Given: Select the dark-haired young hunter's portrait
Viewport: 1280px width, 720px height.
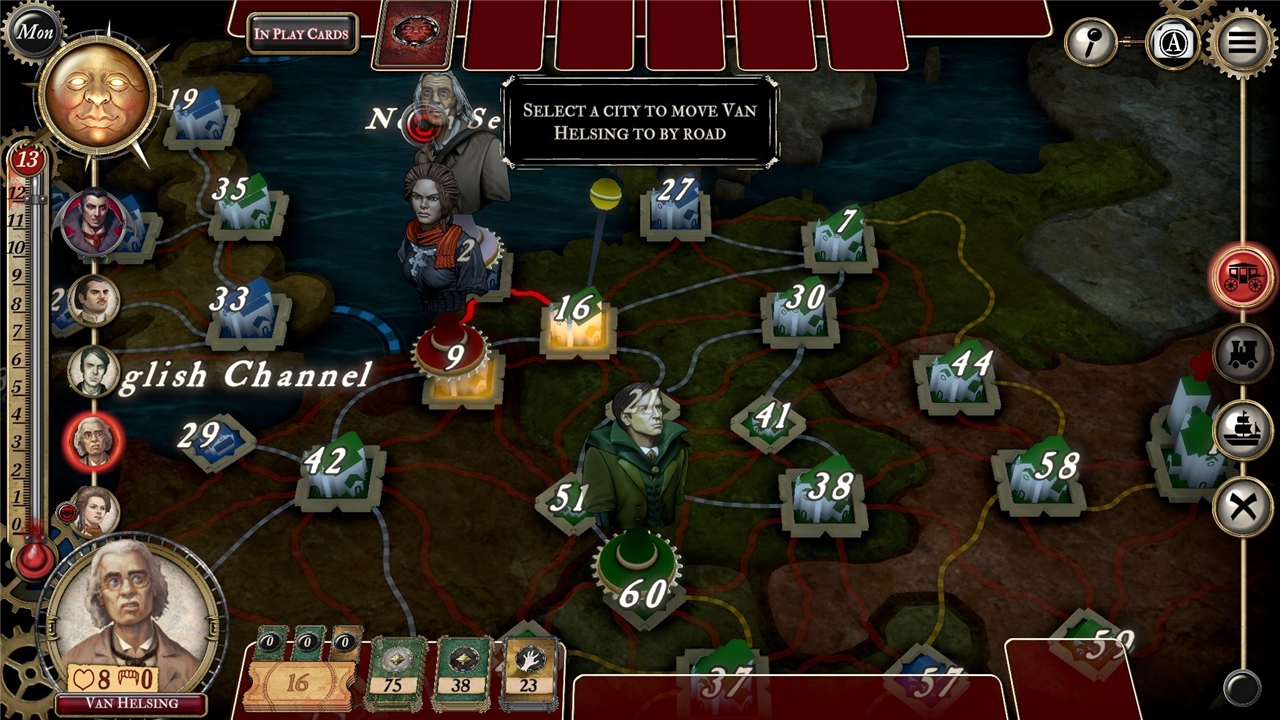Looking at the screenshot, I should click(x=94, y=371).
